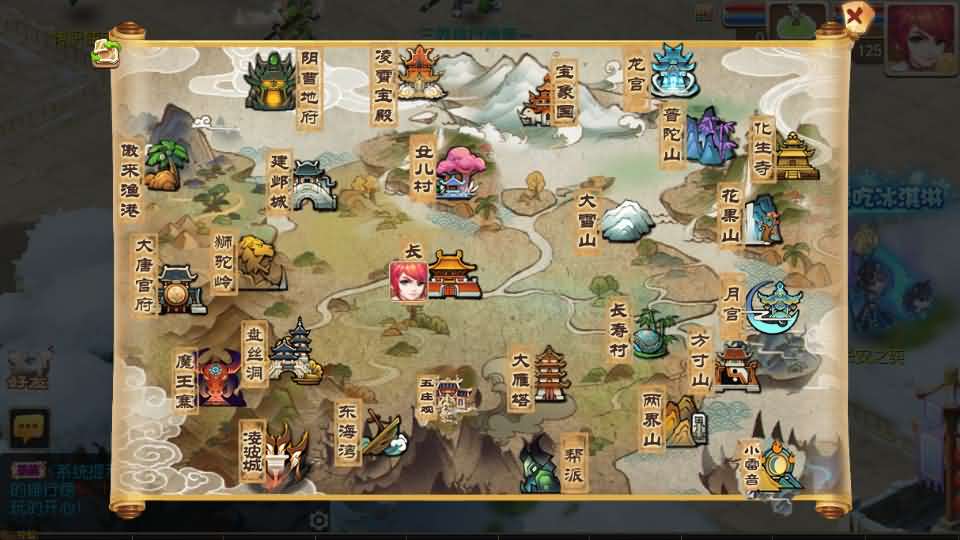Viewport: 960px width, 540px height.
Task: Travel to 凌波城
Action: [287, 448]
